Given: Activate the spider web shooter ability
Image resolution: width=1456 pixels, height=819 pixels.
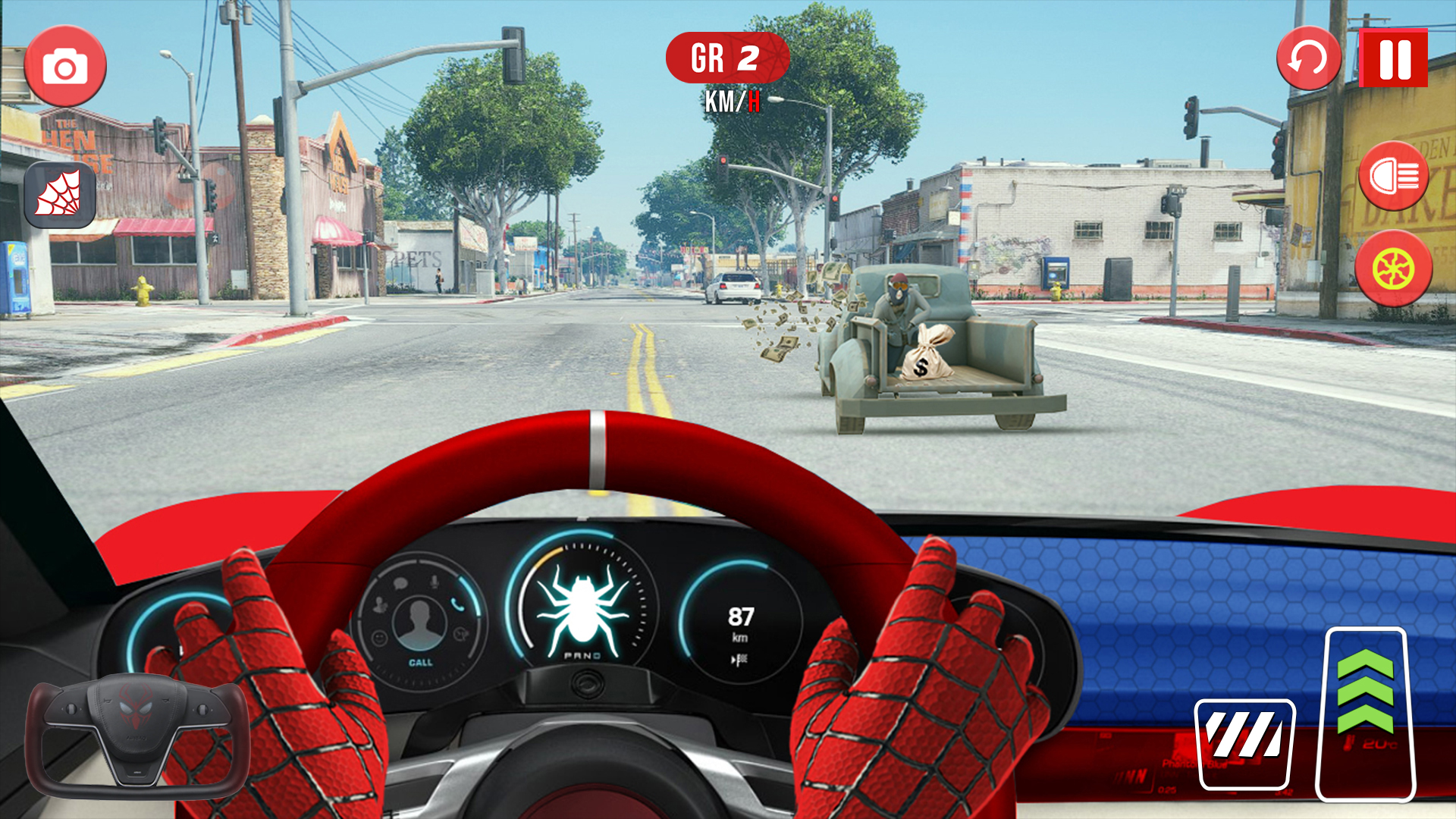Looking at the screenshot, I should [61, 196].
